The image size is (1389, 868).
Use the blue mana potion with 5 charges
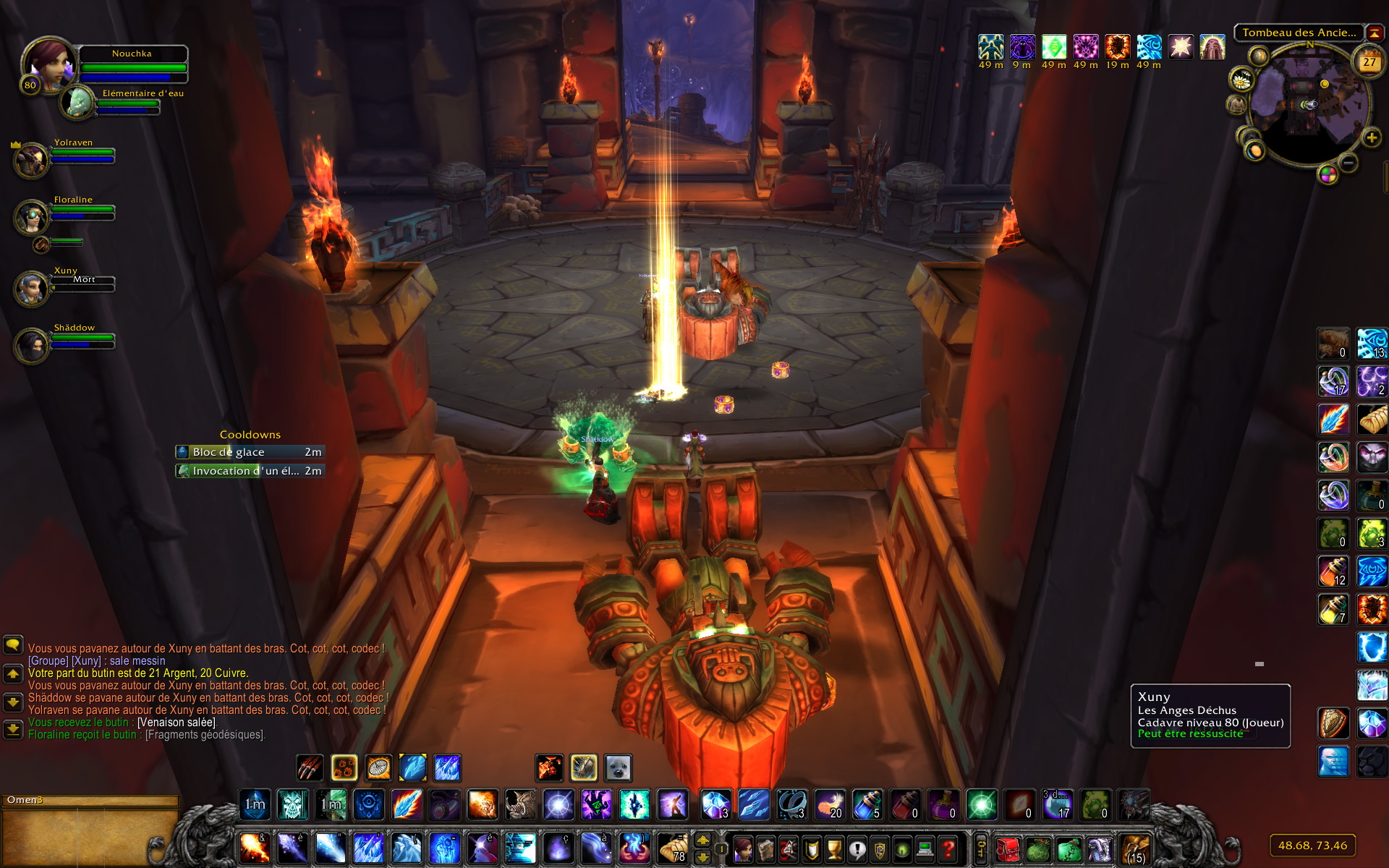[867, 804]
